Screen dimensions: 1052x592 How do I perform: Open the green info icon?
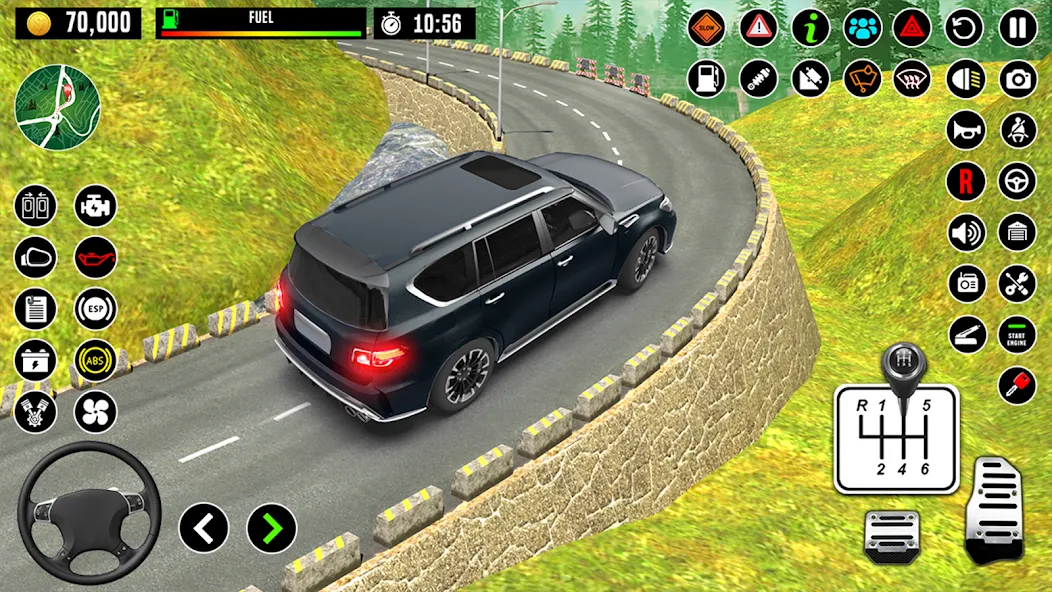point(810,28)
